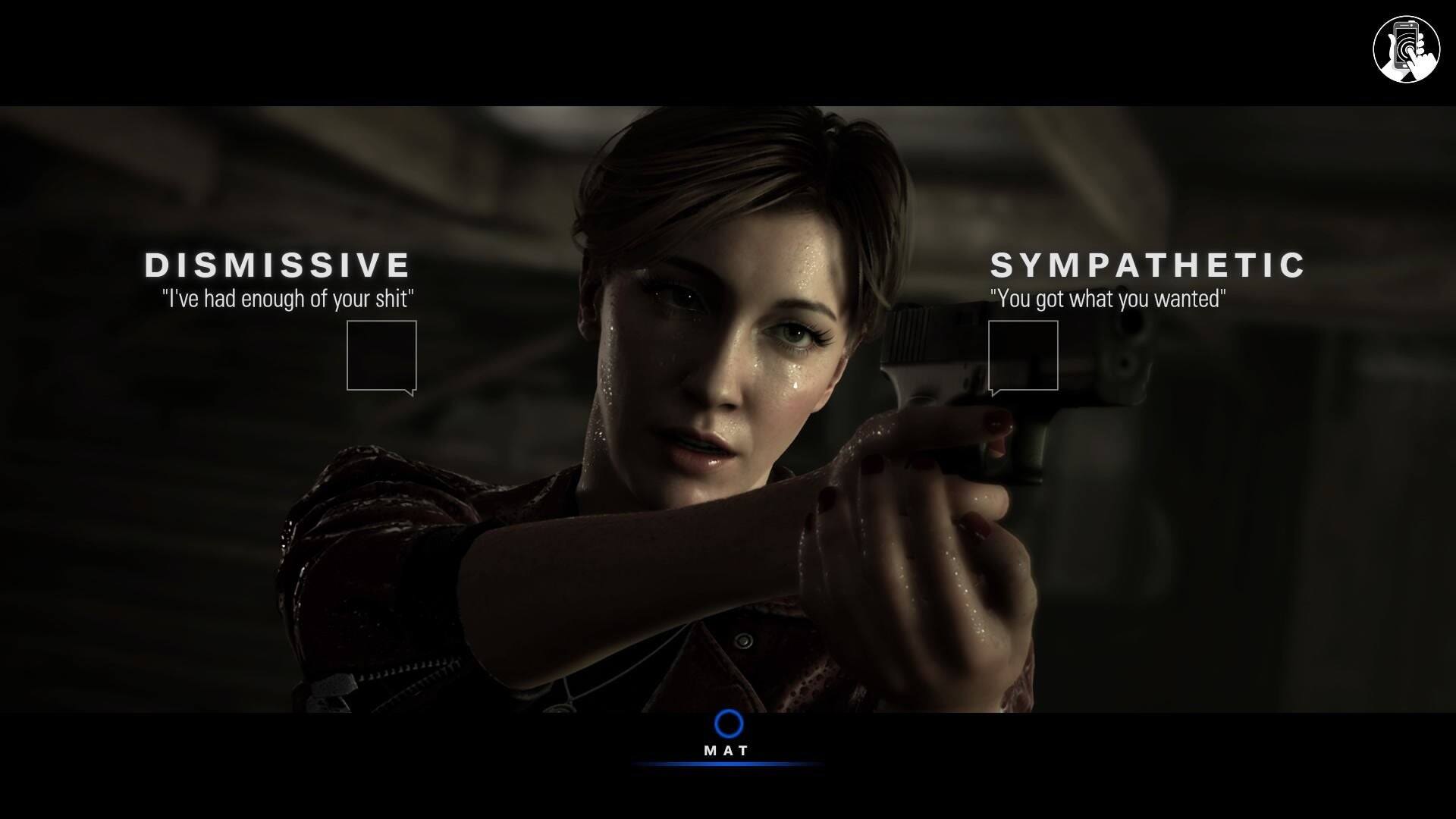This screenshot has height=819, width=1456.
Task: Choose the Dismissive dialogue response
Action: 381,356
